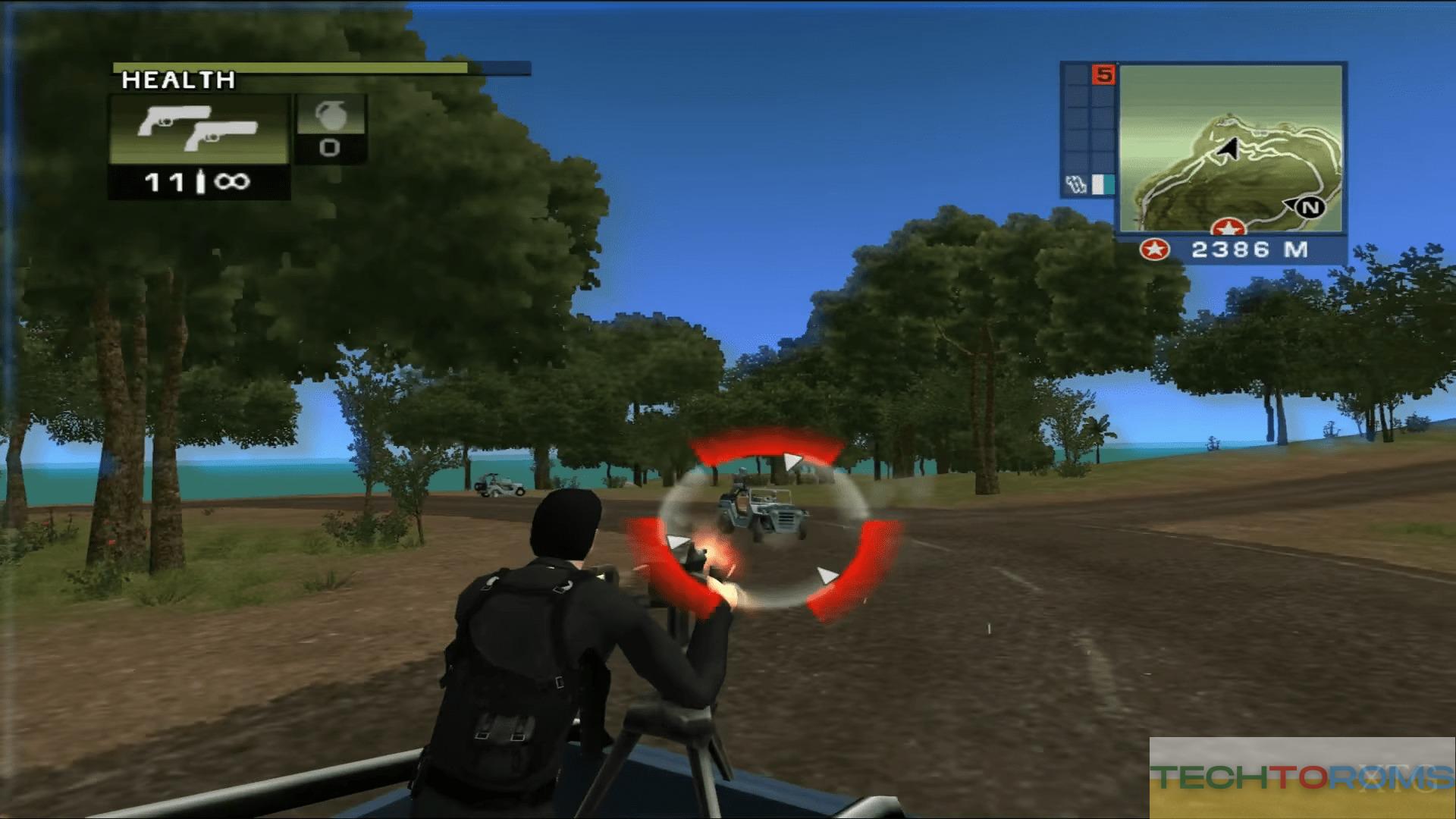Open the island minimap
Screen dimensions: 1456x819
(1228, 148)
